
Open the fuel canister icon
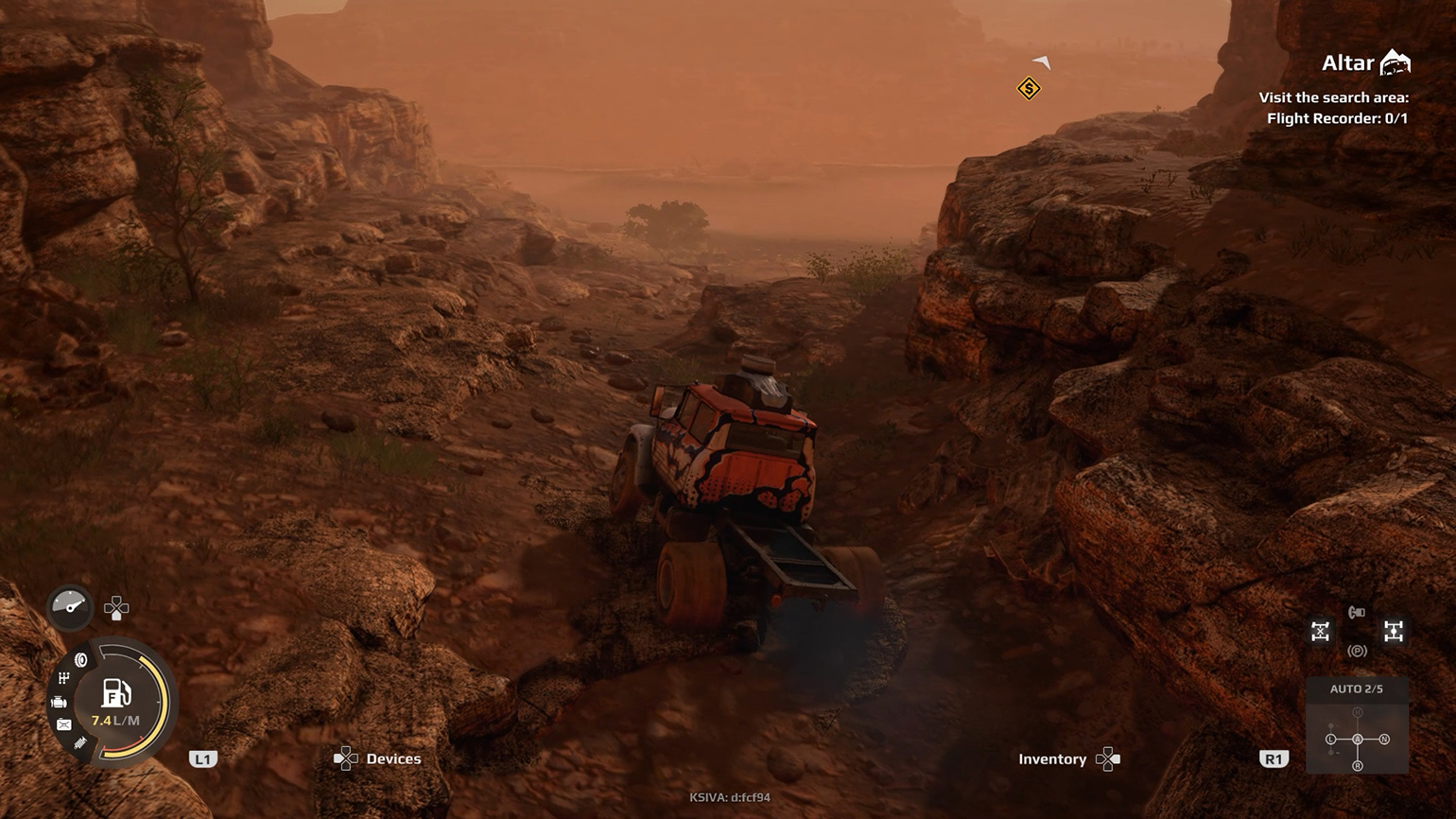pos(63,724)
